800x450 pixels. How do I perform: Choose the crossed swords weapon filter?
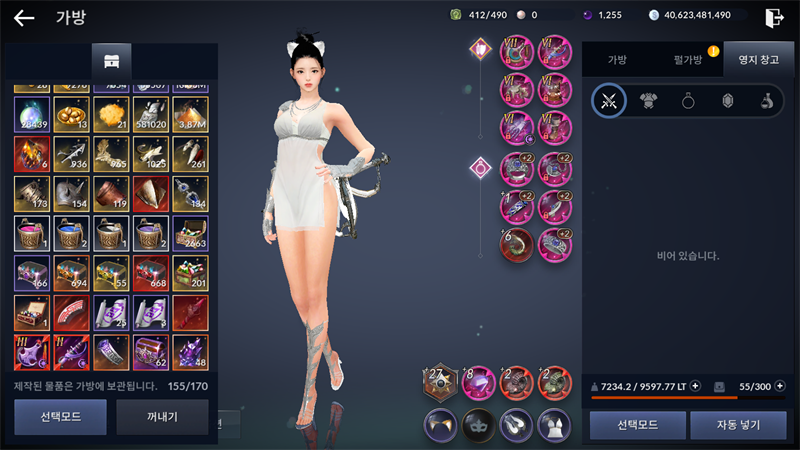point(608,101)
